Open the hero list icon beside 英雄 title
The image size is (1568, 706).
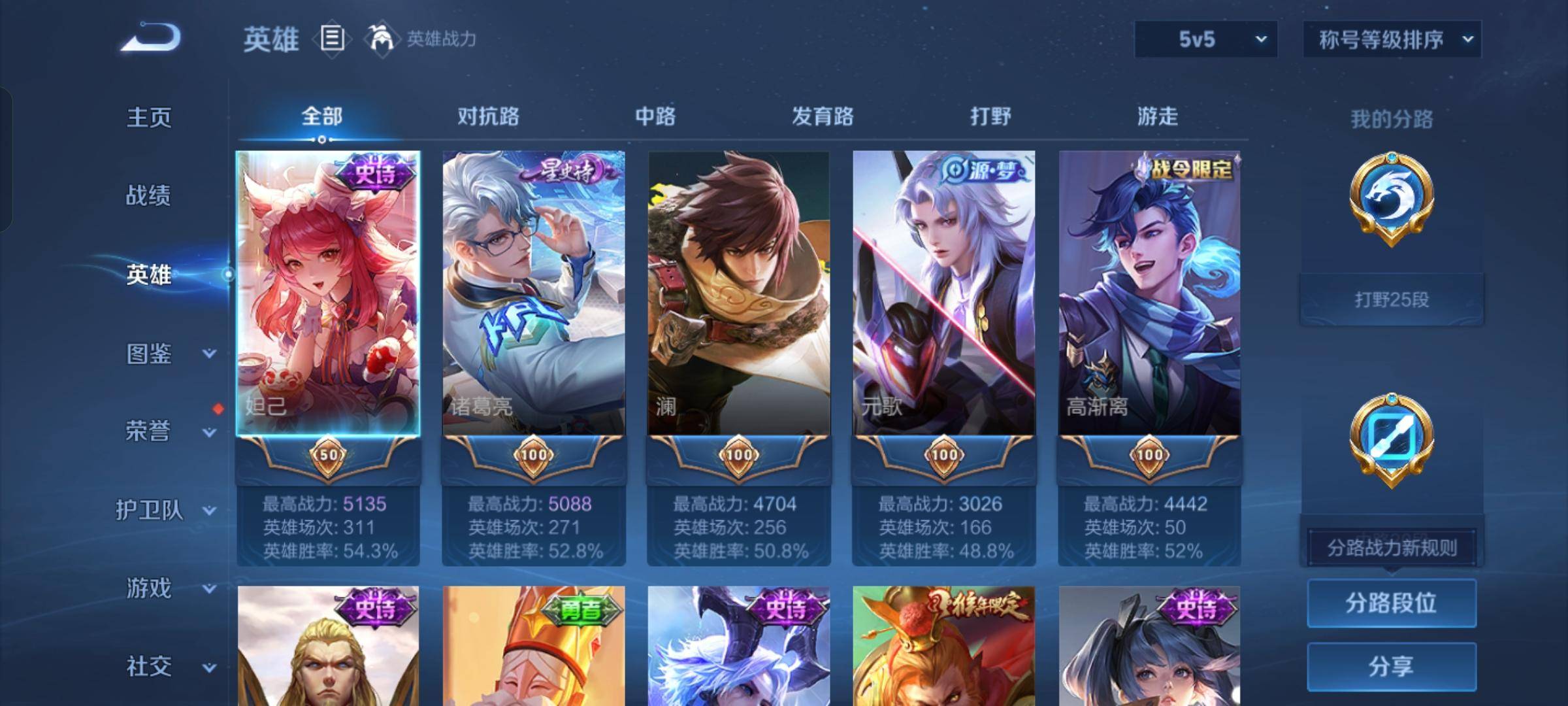point(332,39)
